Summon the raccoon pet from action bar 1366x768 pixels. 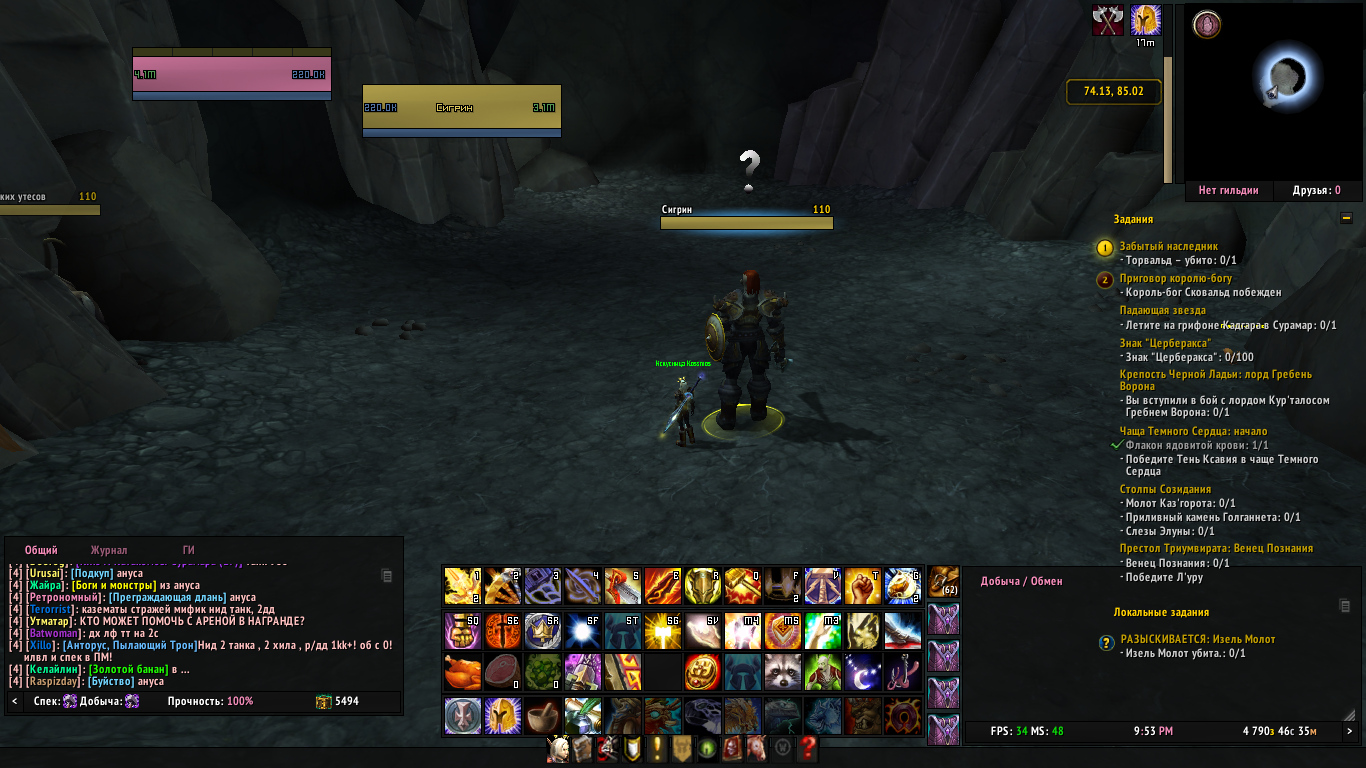782,672
